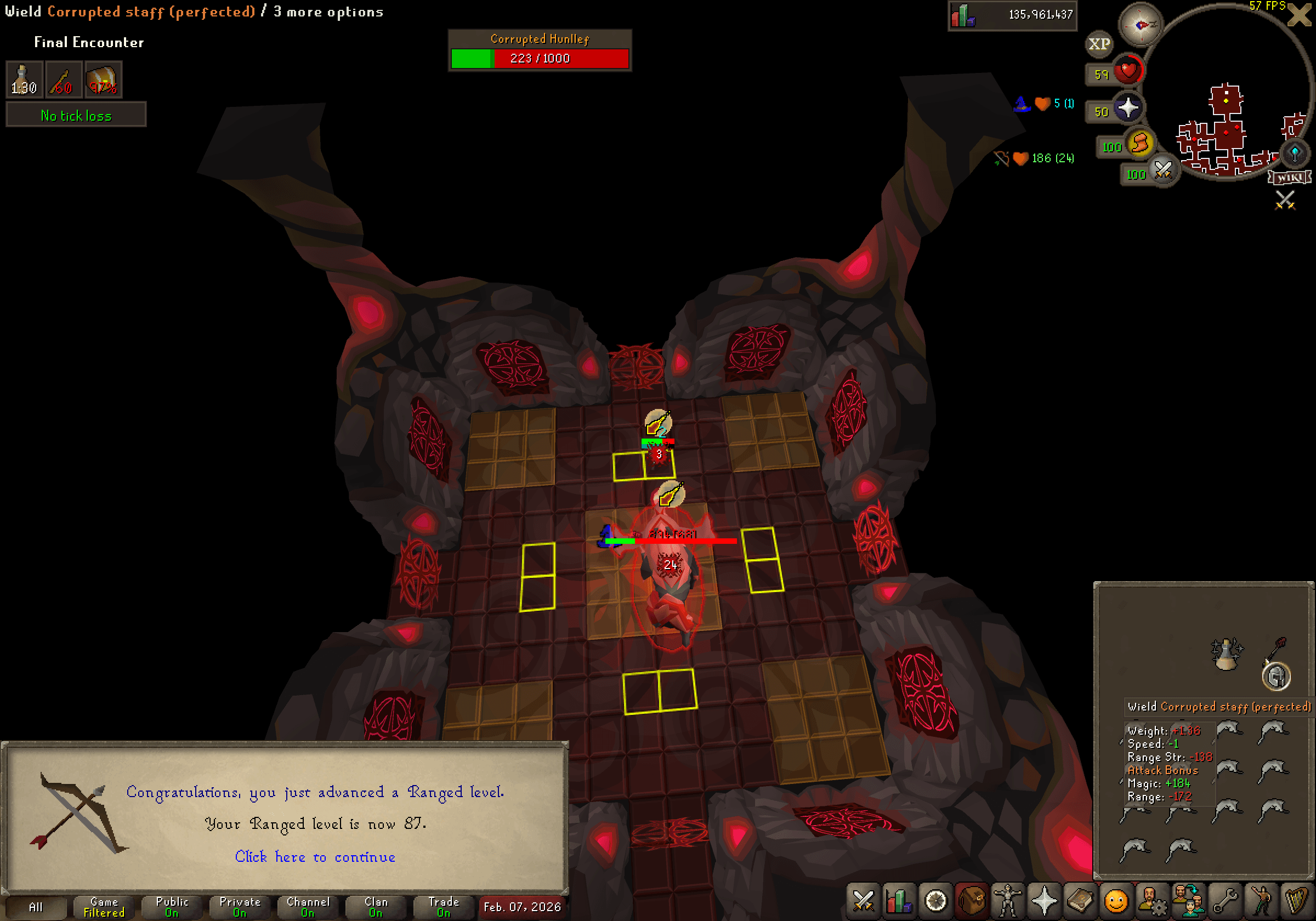1316x921 pixels.
Task: Set Public chat filter
Action: click(172, 907)
